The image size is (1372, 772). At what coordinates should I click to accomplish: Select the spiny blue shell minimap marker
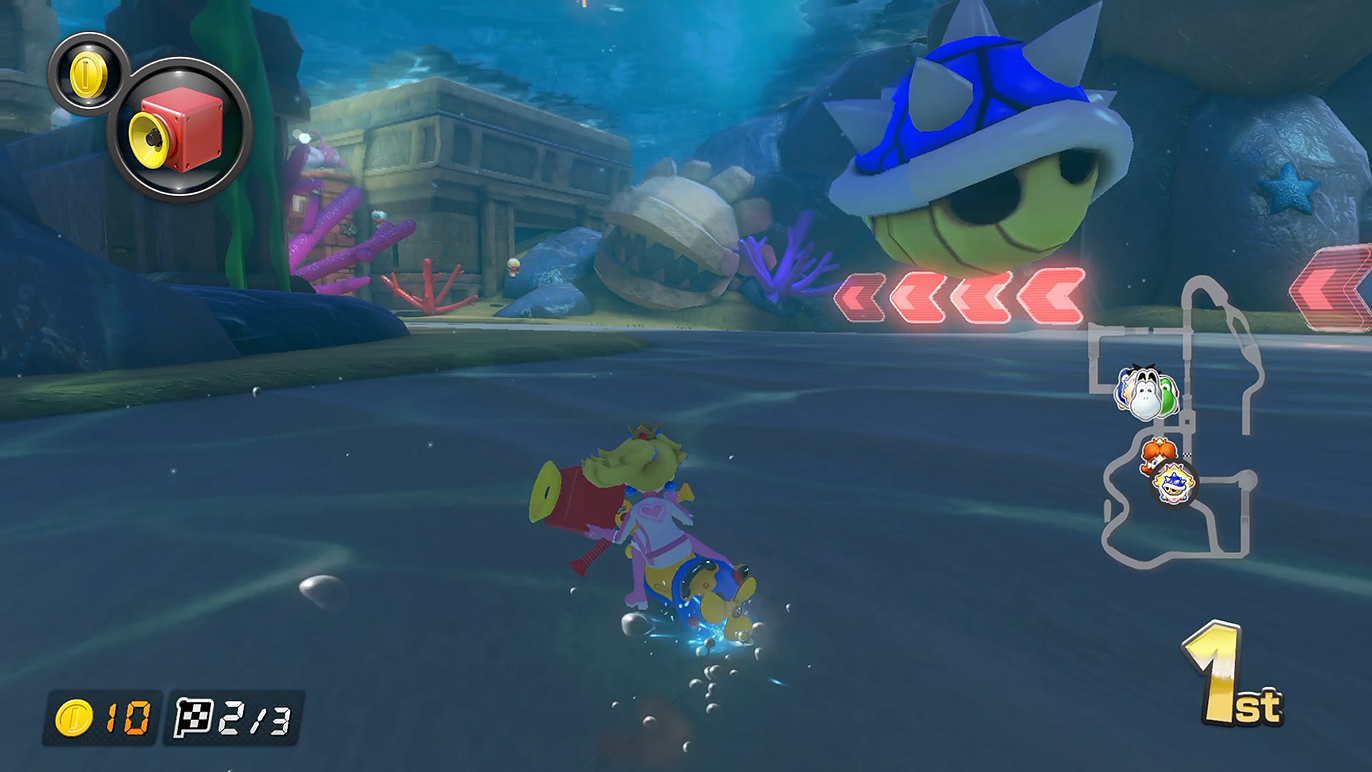coord(1172,485)
